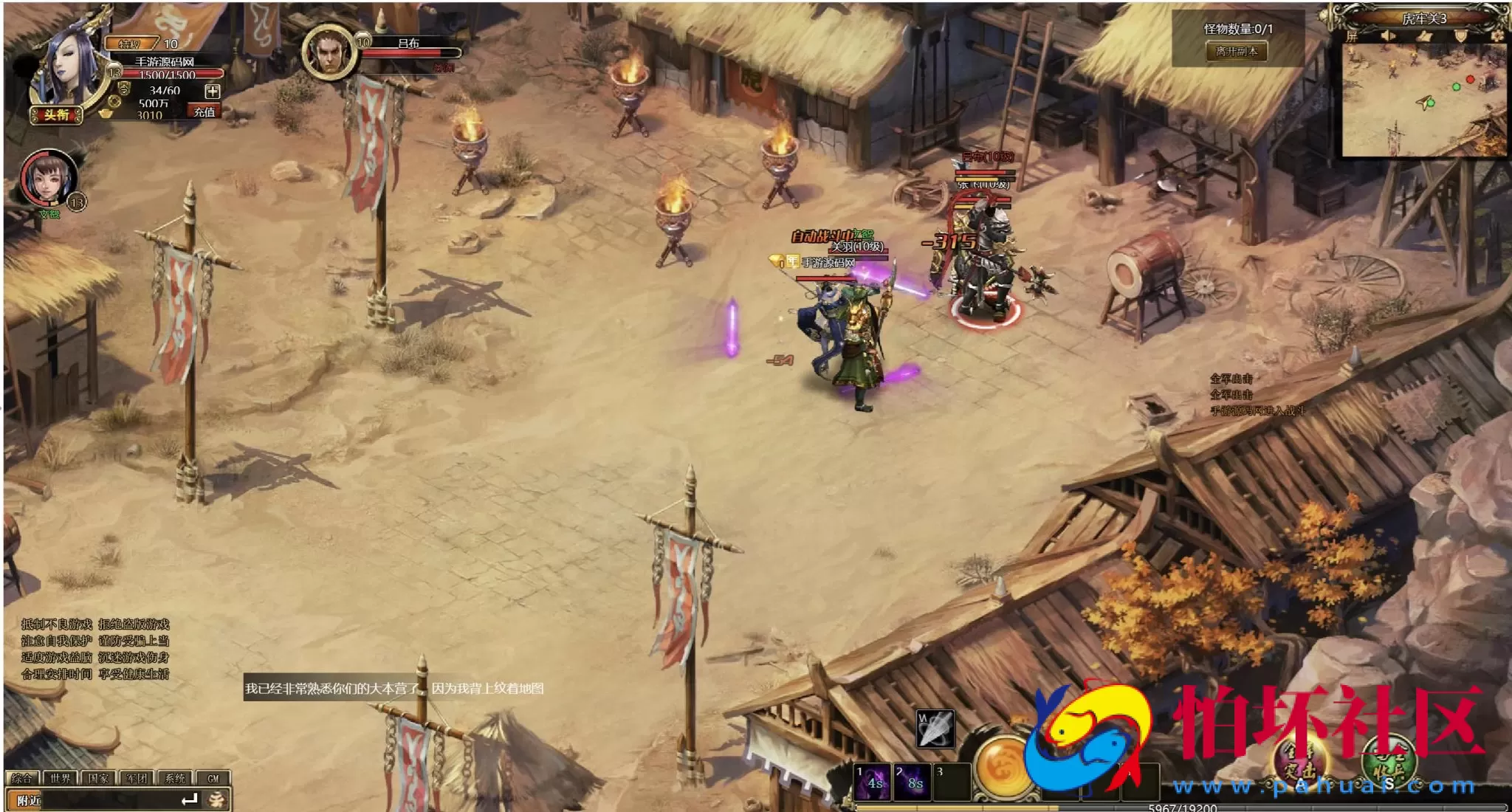Open the 系统 chat tab

[175, 778]
